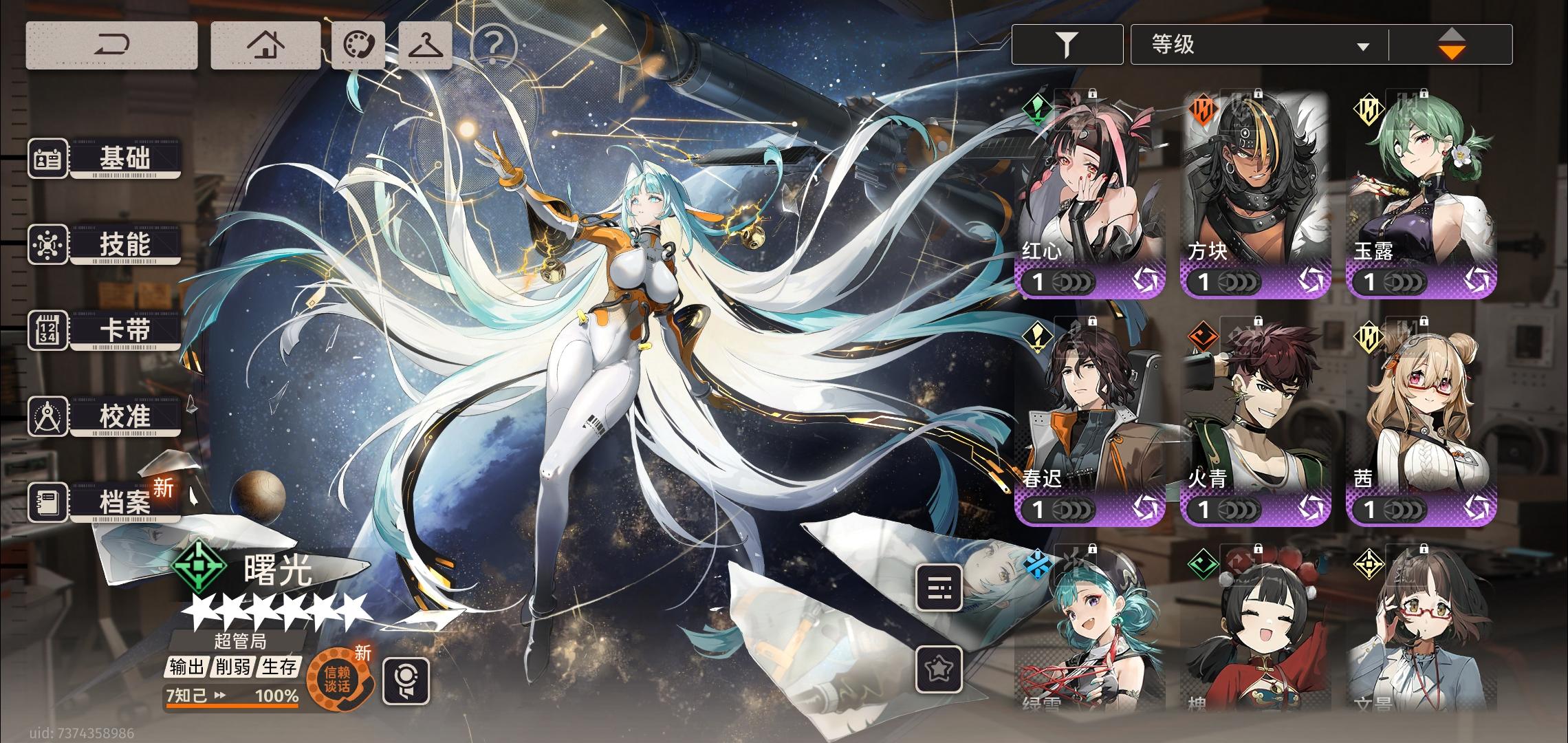Image resolution: width=1568 pixels, height=743 pixels.
Task: Click the lock icon on 方块 card
Action: (1257, 92)
